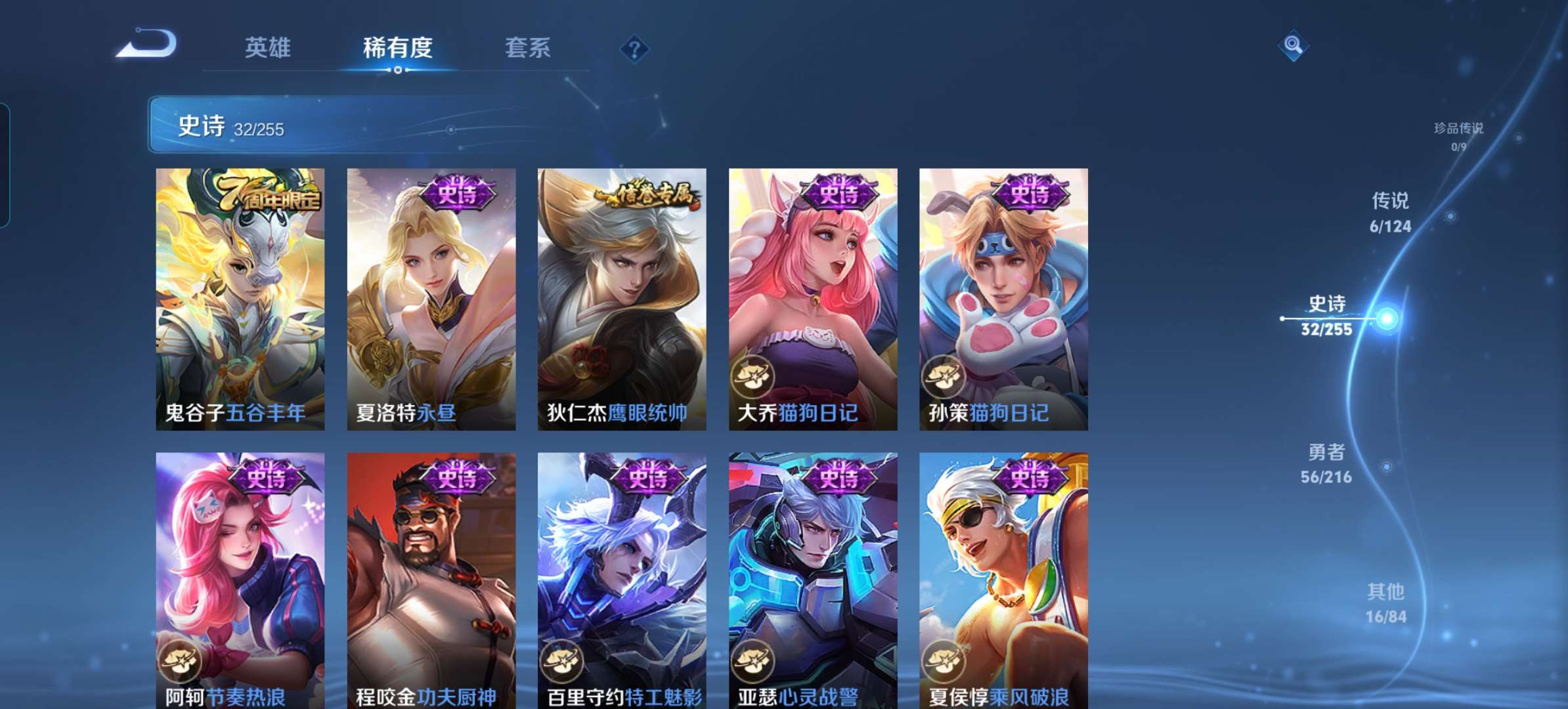Jump to 珍品传说 rarity section

1458,136
